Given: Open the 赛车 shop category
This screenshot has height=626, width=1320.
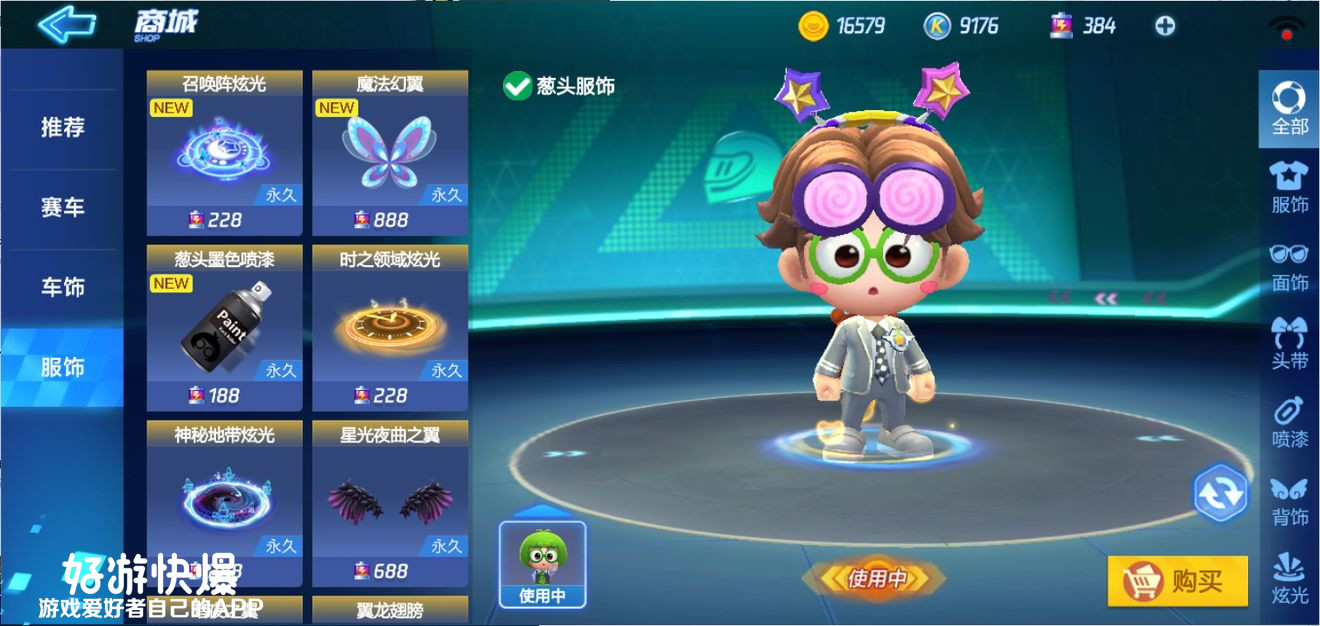Looking at the screenshot, I should point(62,208).
